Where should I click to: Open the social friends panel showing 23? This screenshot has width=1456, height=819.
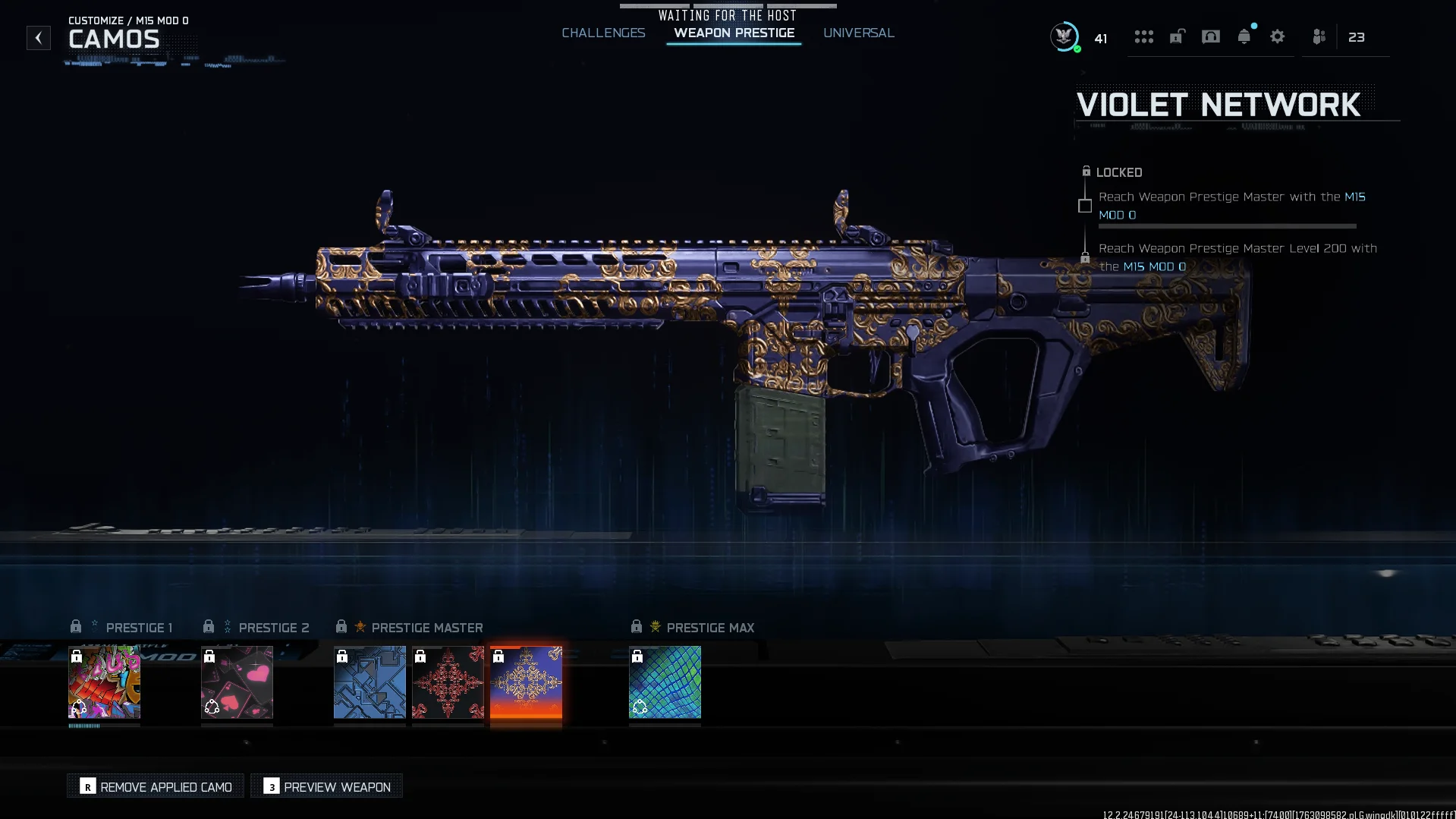coord(1318,36)
